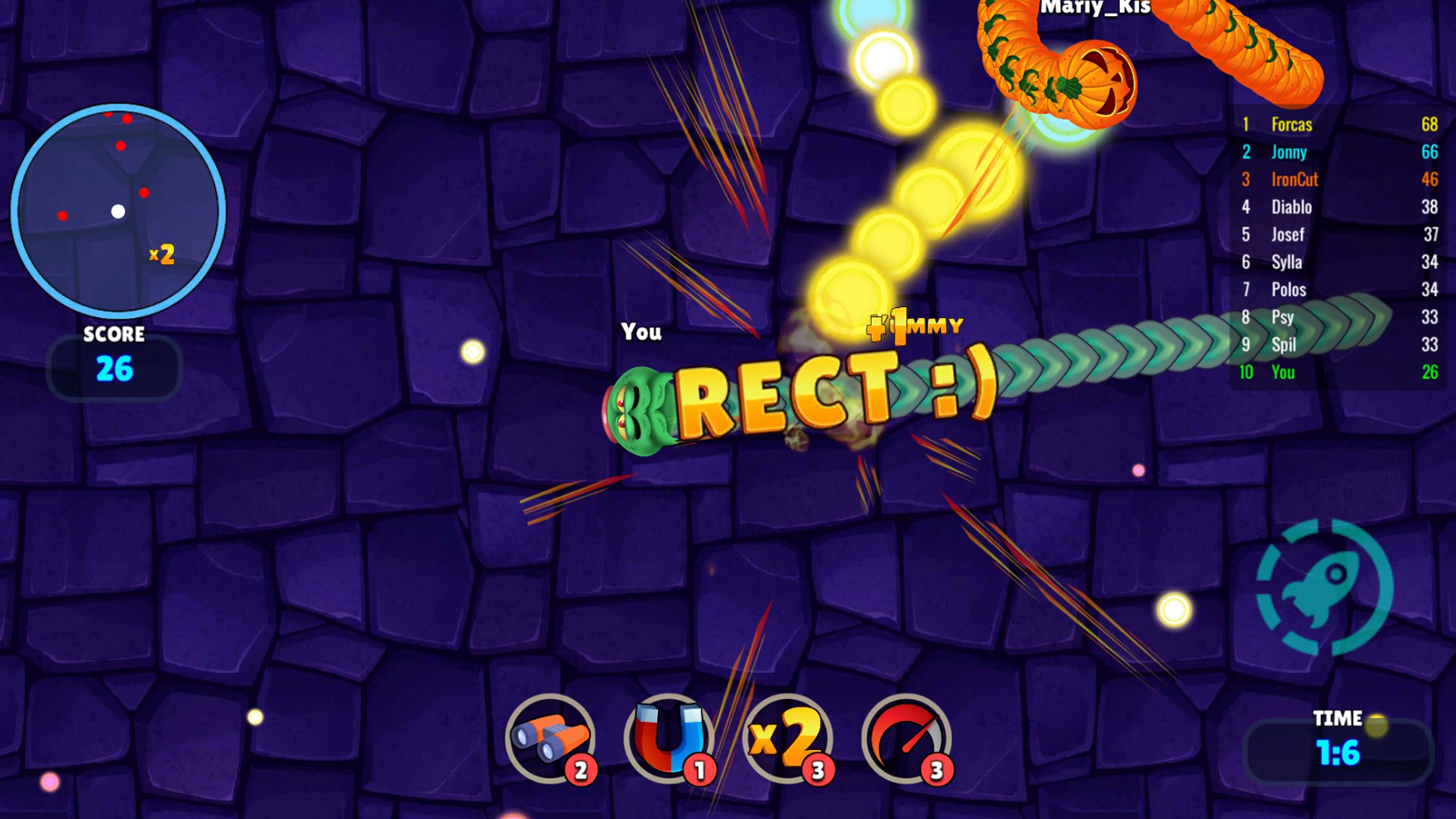Select Forcas in the leaderboard
The image size is (1456, 819).
(x=1338, y=124)
